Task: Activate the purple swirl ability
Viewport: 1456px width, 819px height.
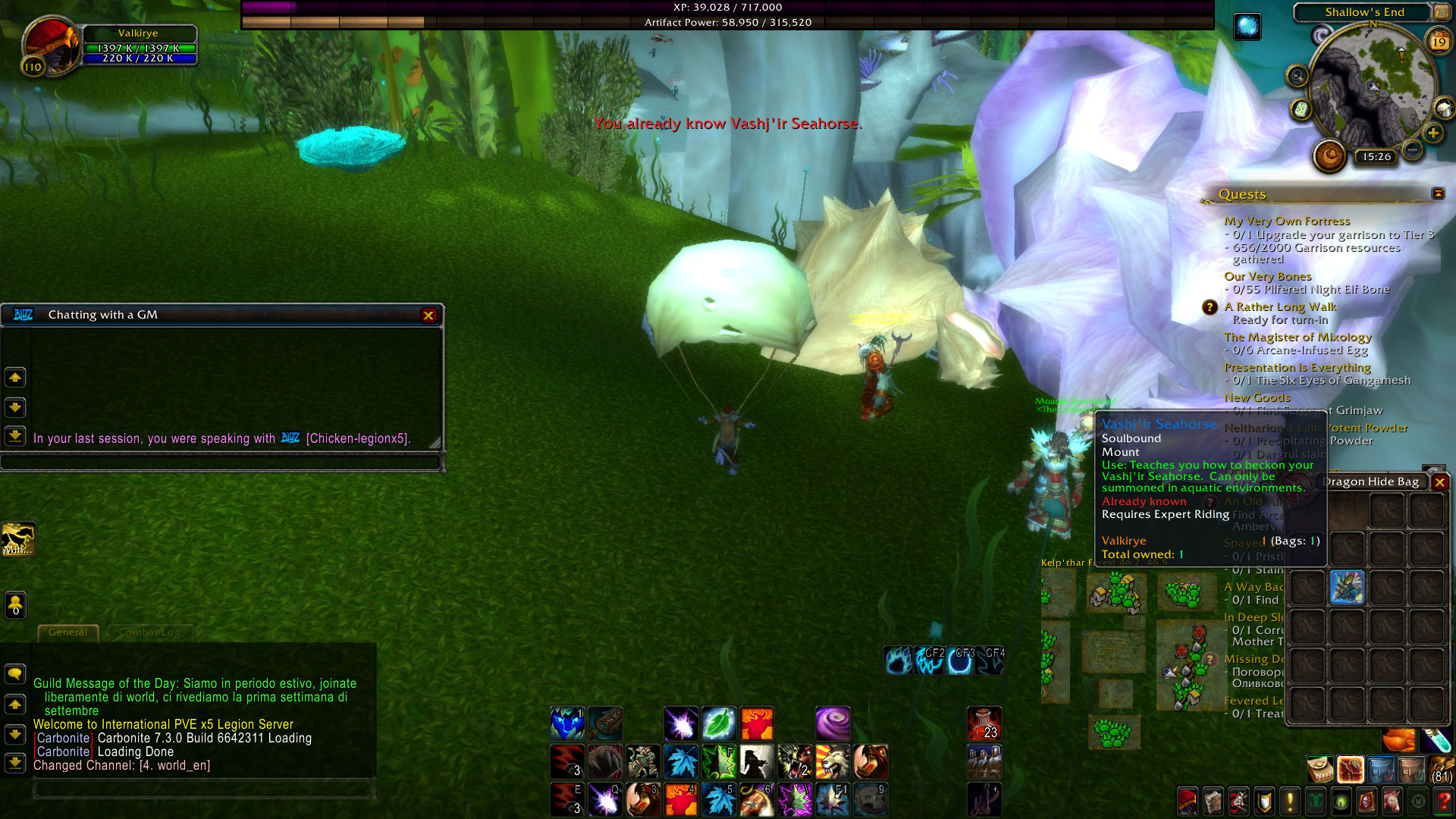Action: [833, 724]
